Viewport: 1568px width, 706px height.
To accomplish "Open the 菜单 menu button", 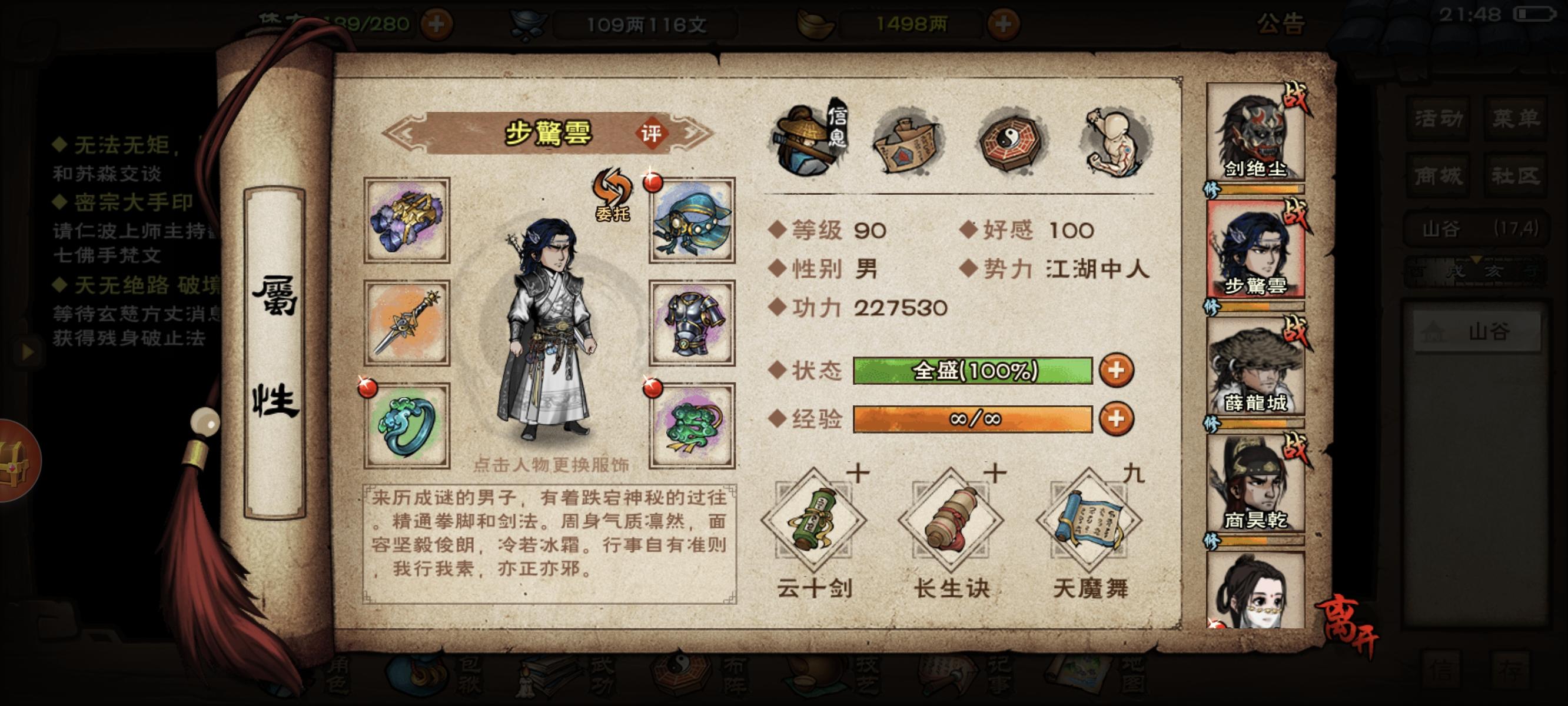I will (1516, 119).
